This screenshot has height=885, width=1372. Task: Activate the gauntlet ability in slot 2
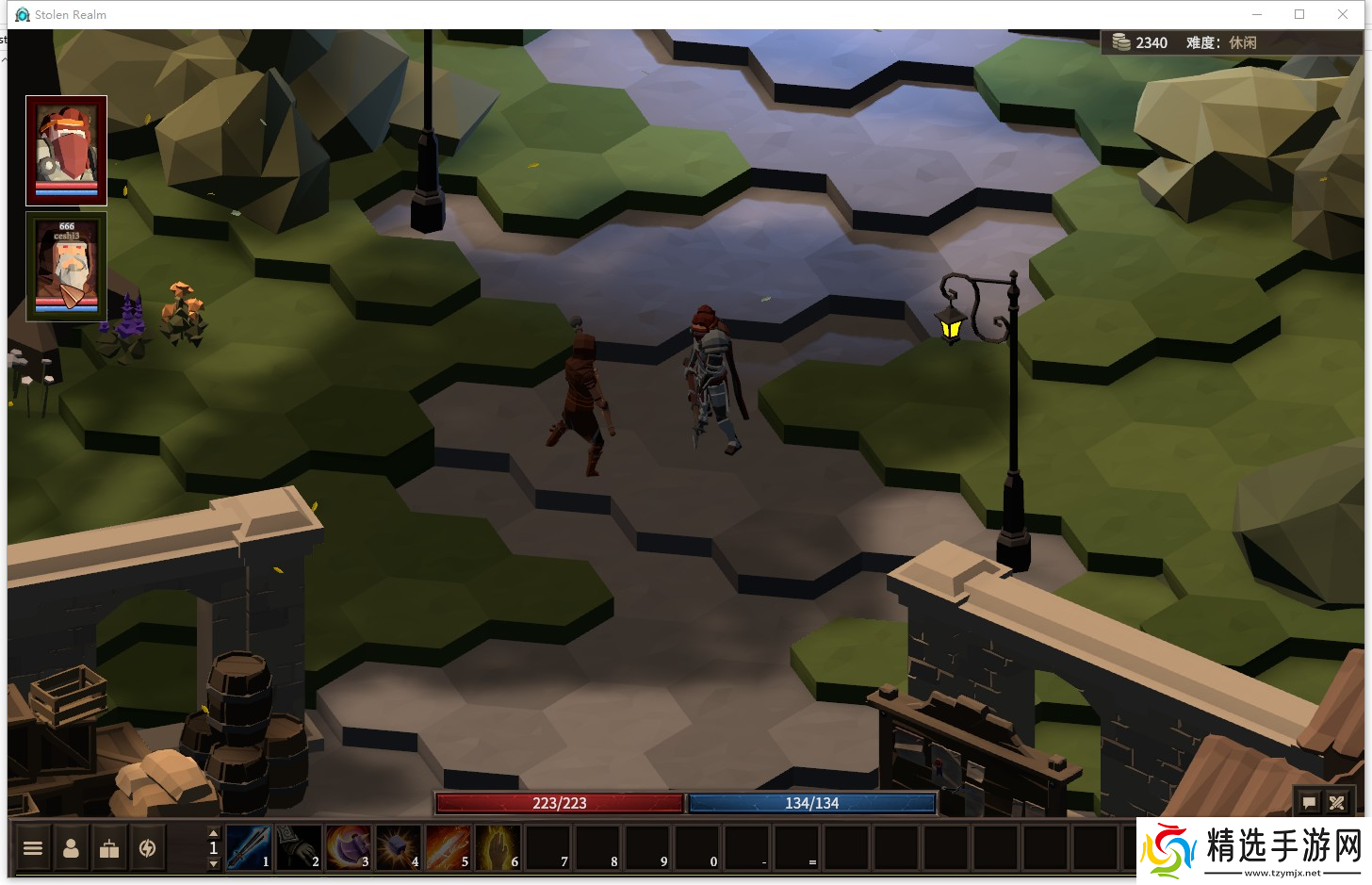click(299, 846)
